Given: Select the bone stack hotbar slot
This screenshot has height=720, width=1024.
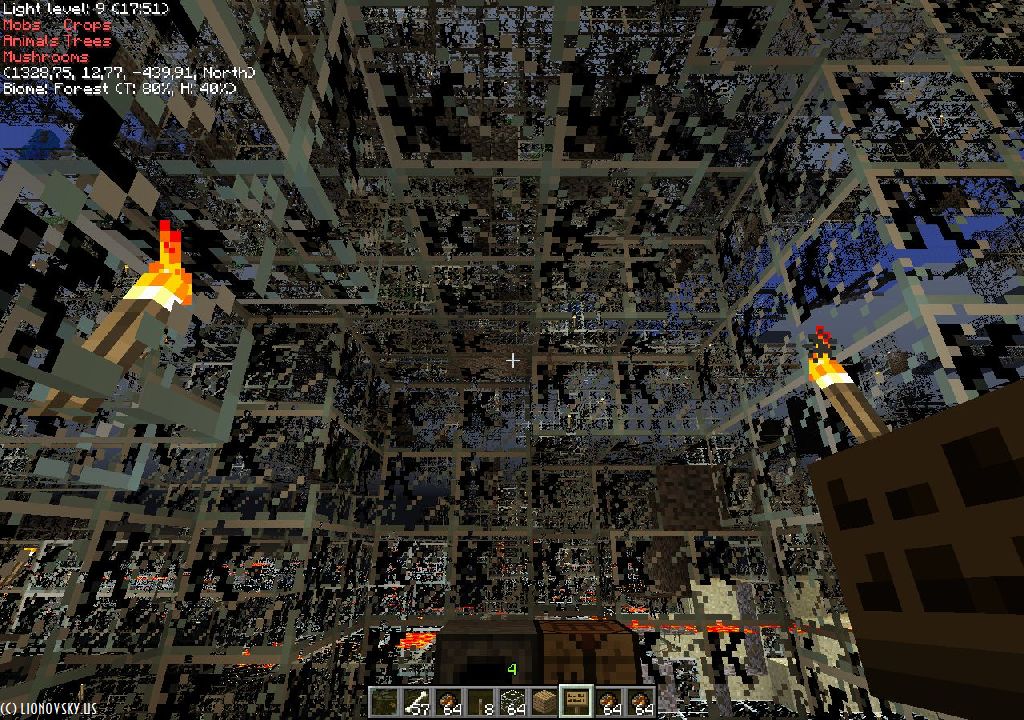Looking at the screenshot, I should tap(414, 701).
